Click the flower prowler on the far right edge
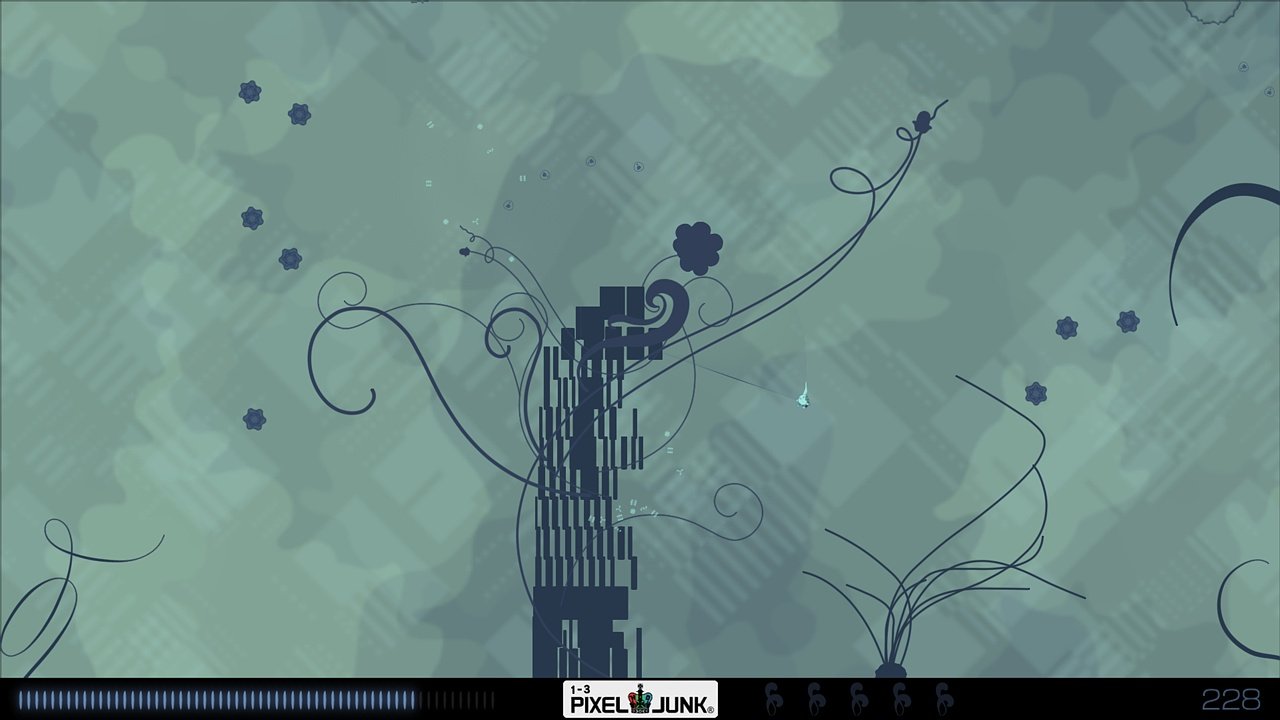This screenshot has height=720, width=1280. [1128, 320]
